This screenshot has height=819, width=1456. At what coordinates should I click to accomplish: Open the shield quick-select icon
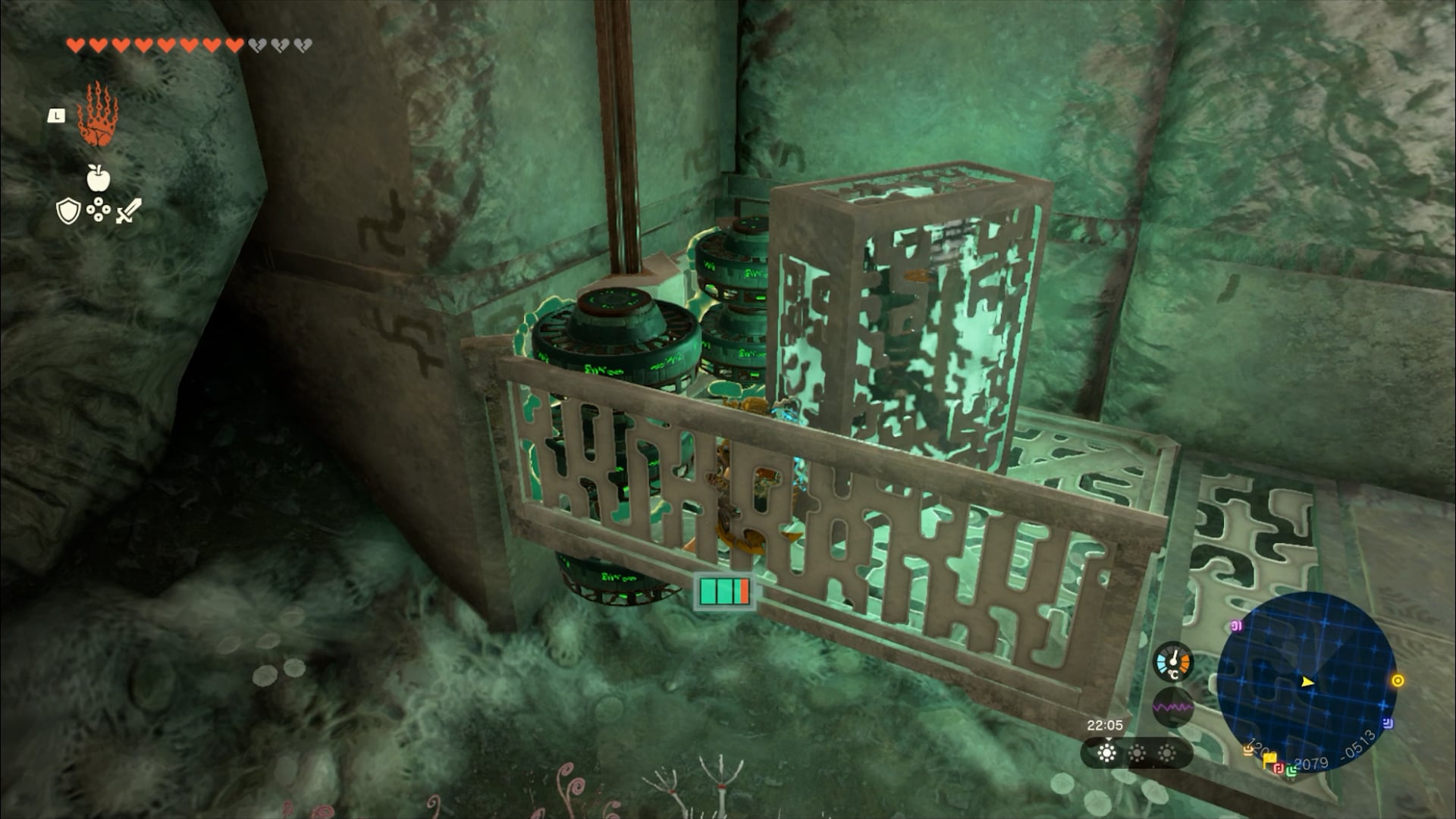68,211
